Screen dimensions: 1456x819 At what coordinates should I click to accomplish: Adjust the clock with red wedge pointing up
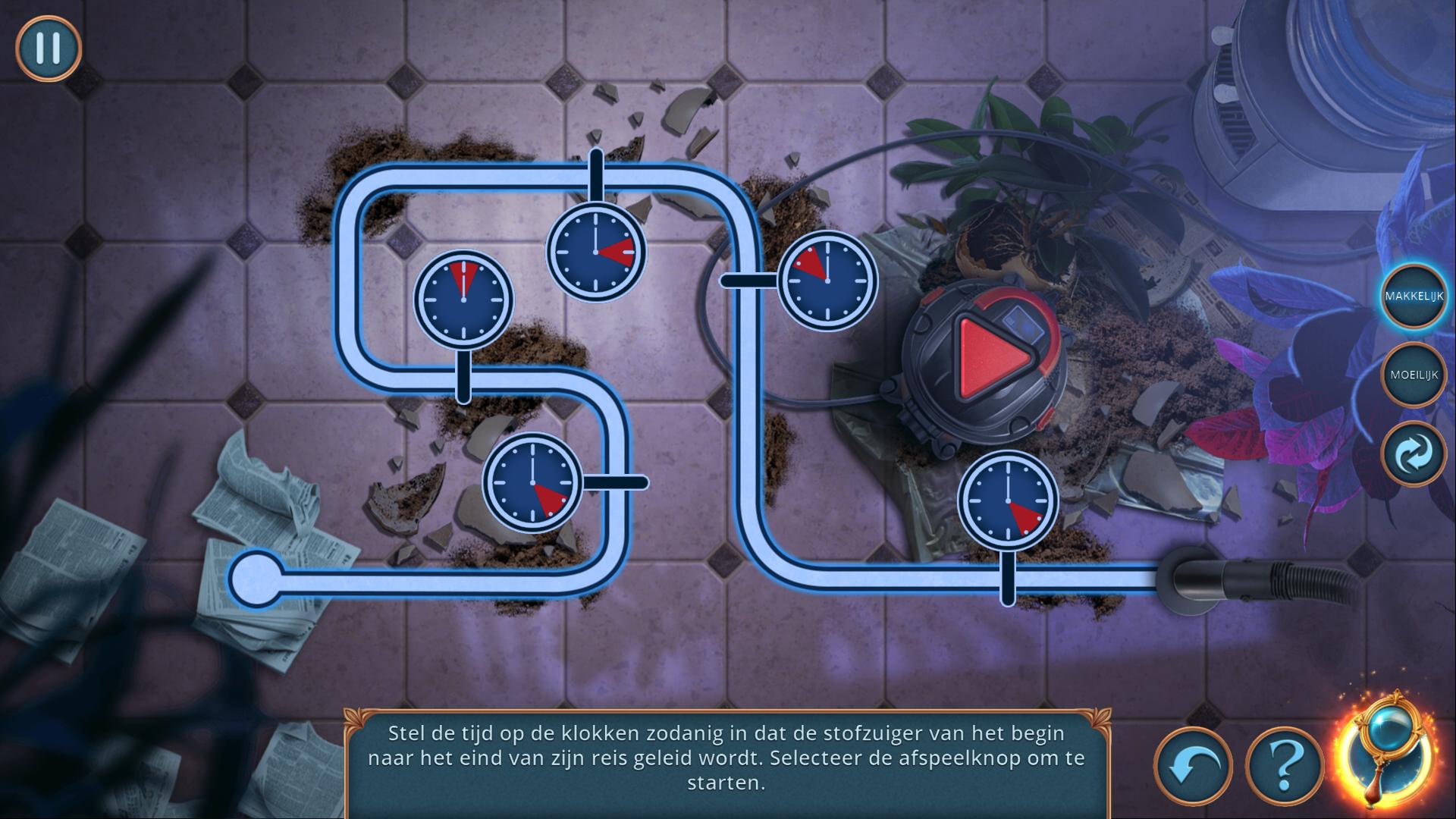click(463, 300)
